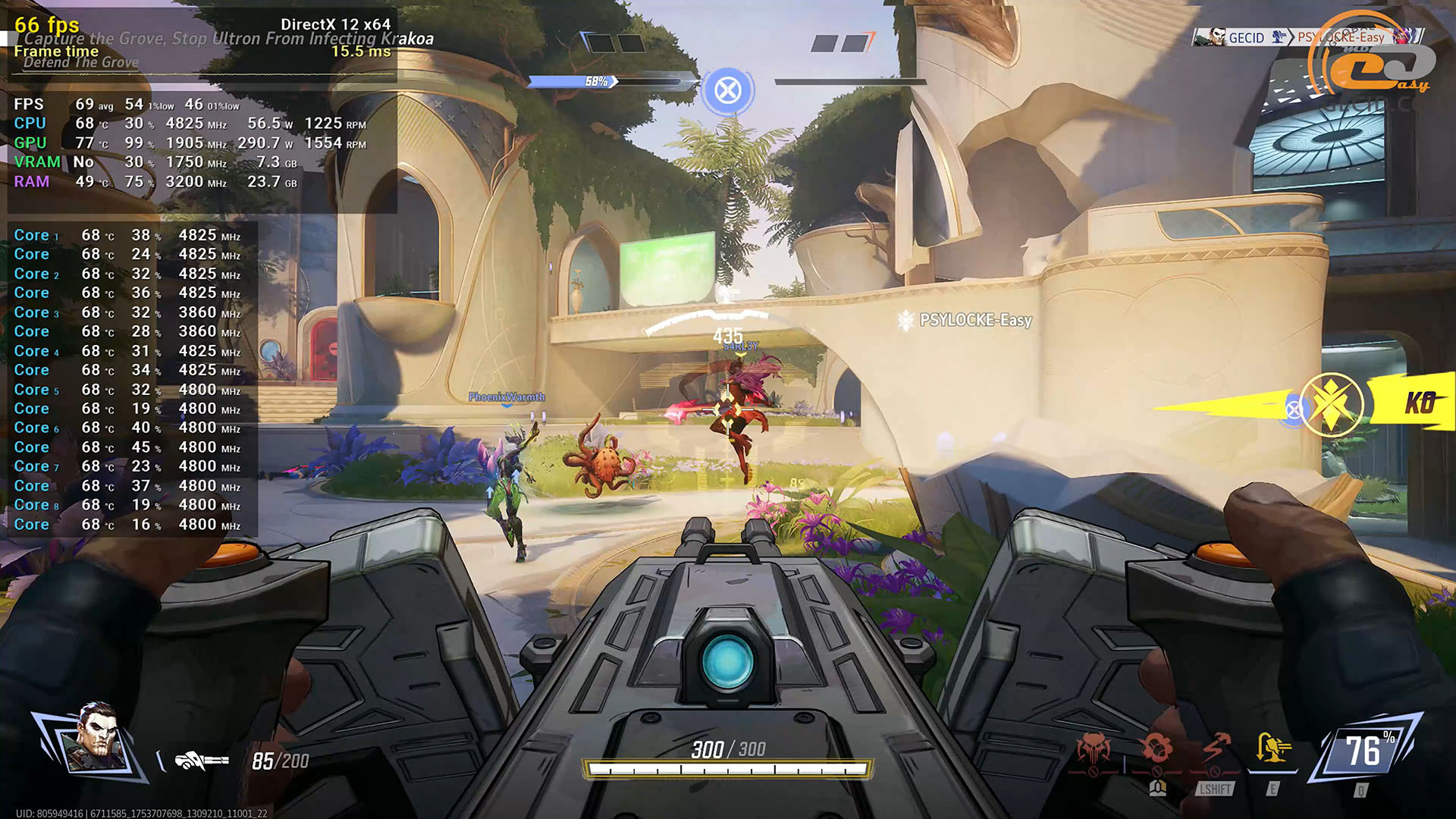
Task: Click the turret gun weapon icon
Action: [201, 760]
